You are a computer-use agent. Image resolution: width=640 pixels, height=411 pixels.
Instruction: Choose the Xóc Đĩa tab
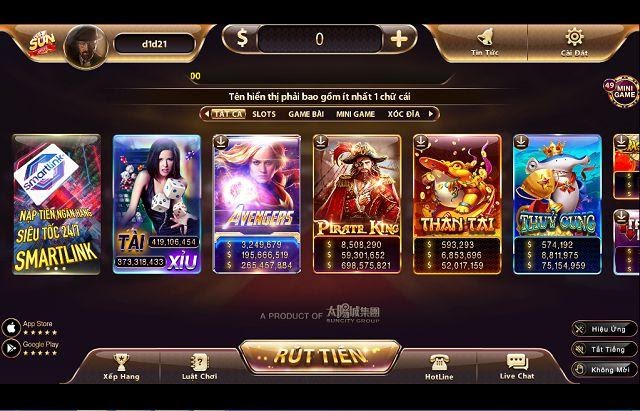tap(404, 114)
